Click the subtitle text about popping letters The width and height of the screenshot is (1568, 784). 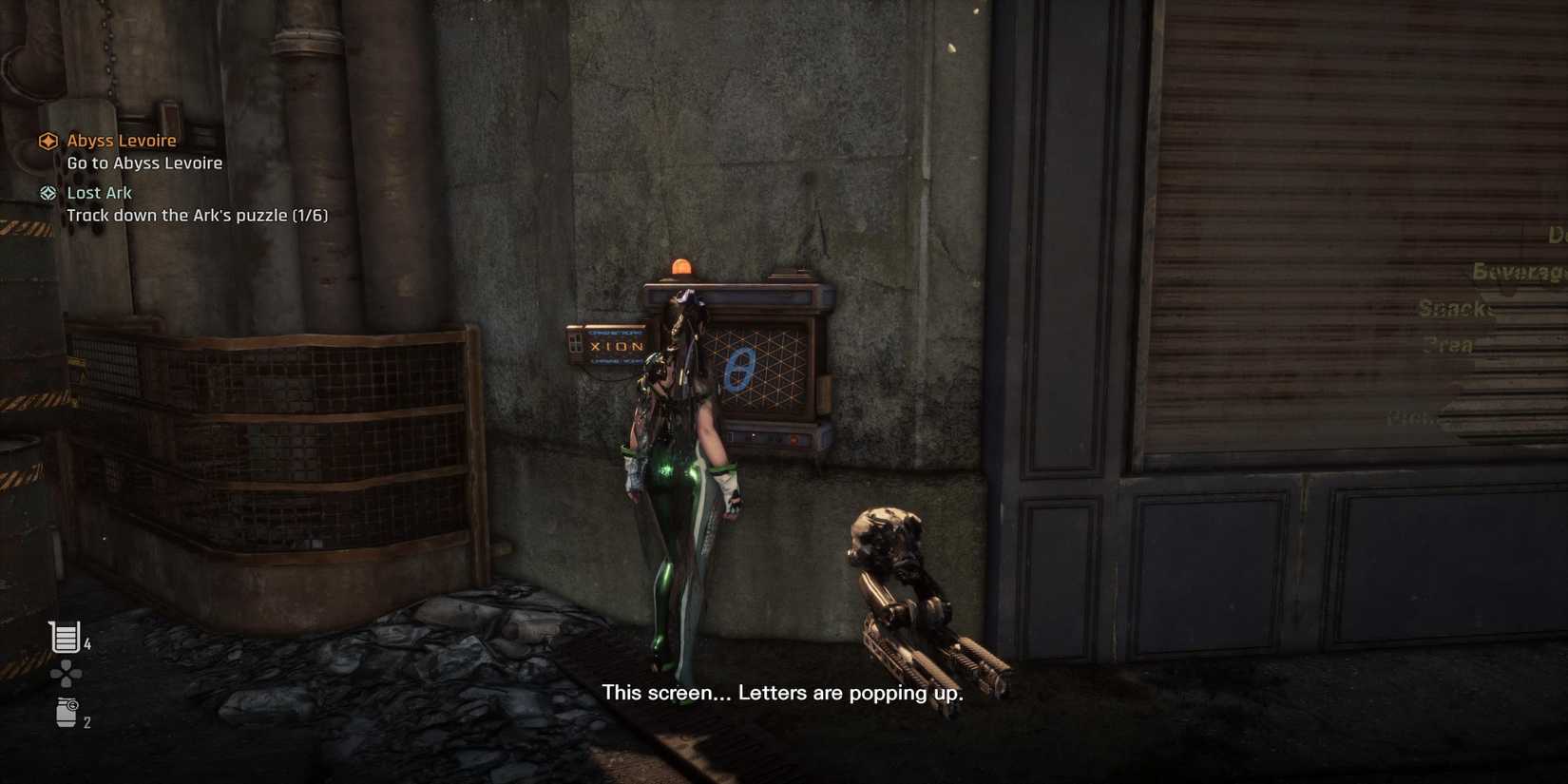[783, 693]
